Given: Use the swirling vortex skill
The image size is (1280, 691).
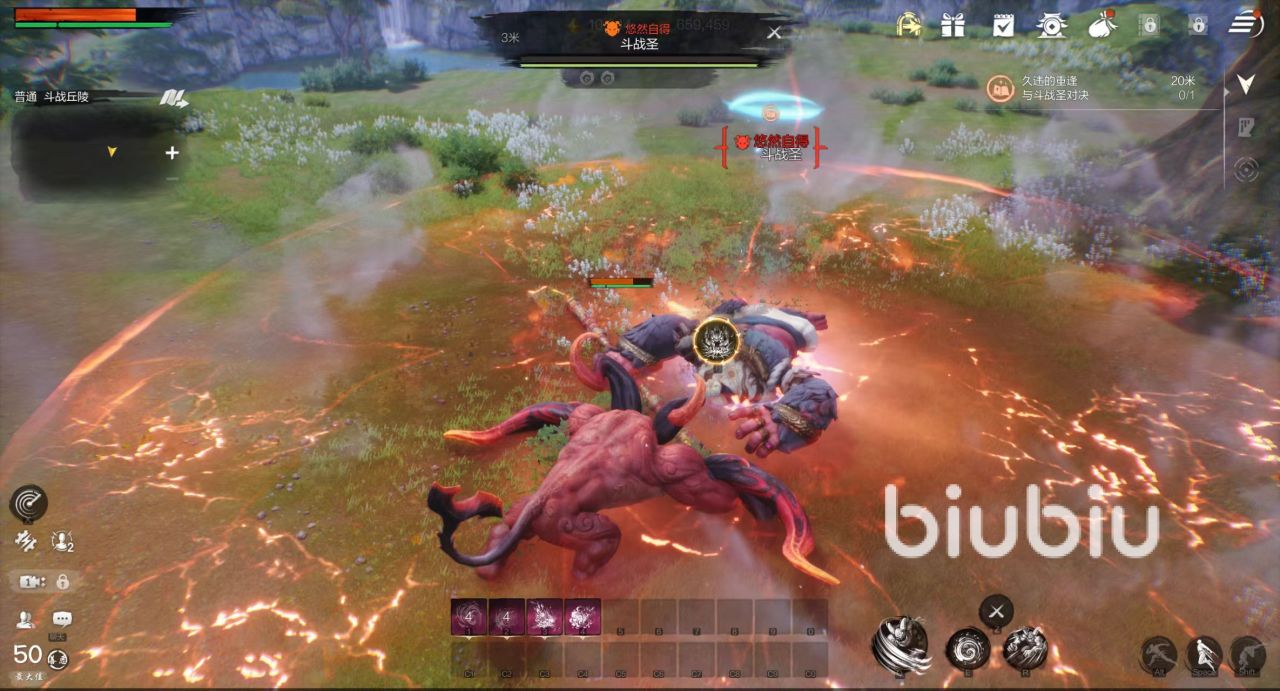Looking at the screenshot, I should 968,647.
